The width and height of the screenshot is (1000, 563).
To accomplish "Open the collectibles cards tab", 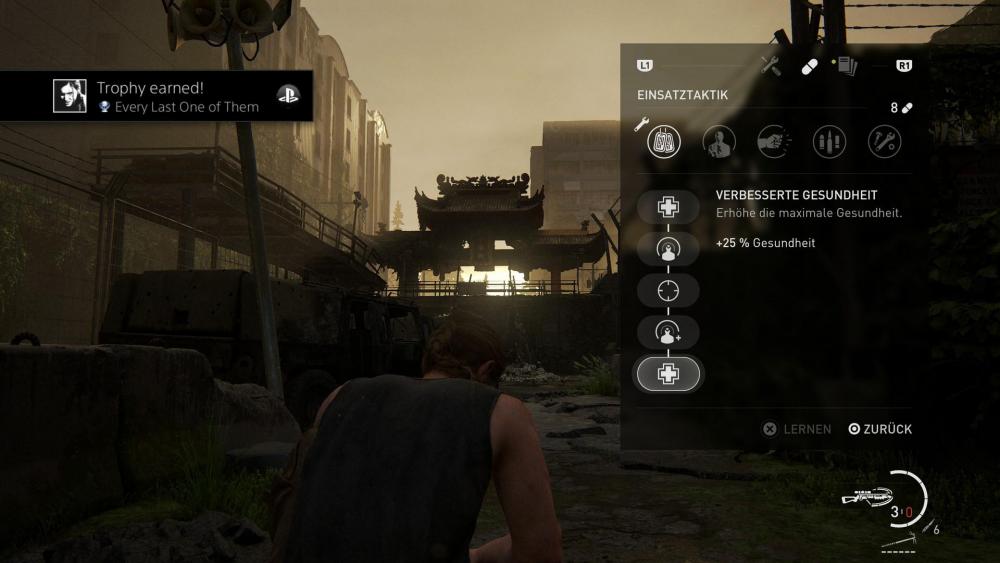I will tap(846, 66).
